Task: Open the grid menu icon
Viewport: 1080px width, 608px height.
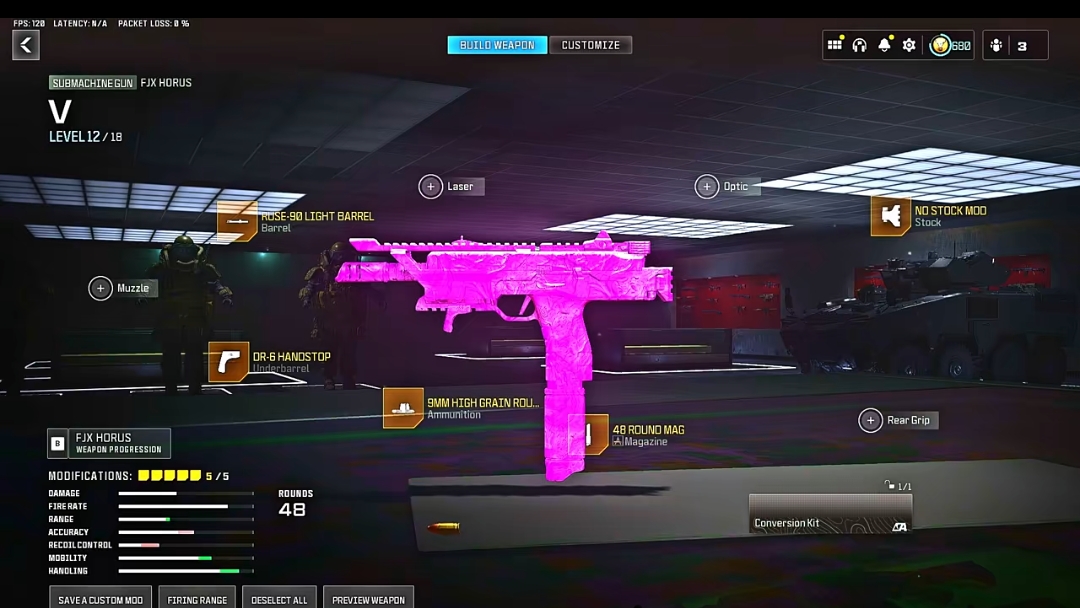Action: pos(834,45)
